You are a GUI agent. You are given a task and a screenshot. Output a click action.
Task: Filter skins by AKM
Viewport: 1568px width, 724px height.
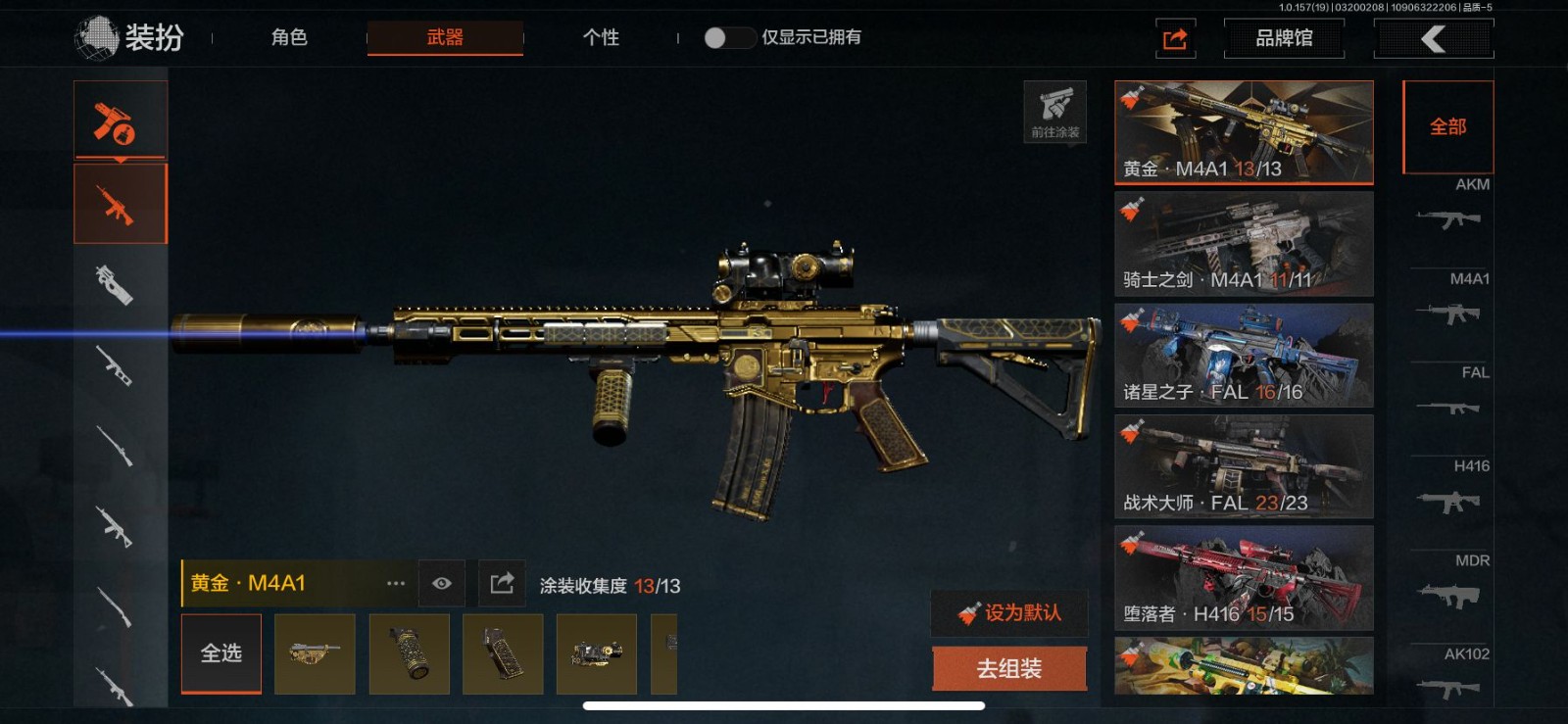click(1451, 208)
